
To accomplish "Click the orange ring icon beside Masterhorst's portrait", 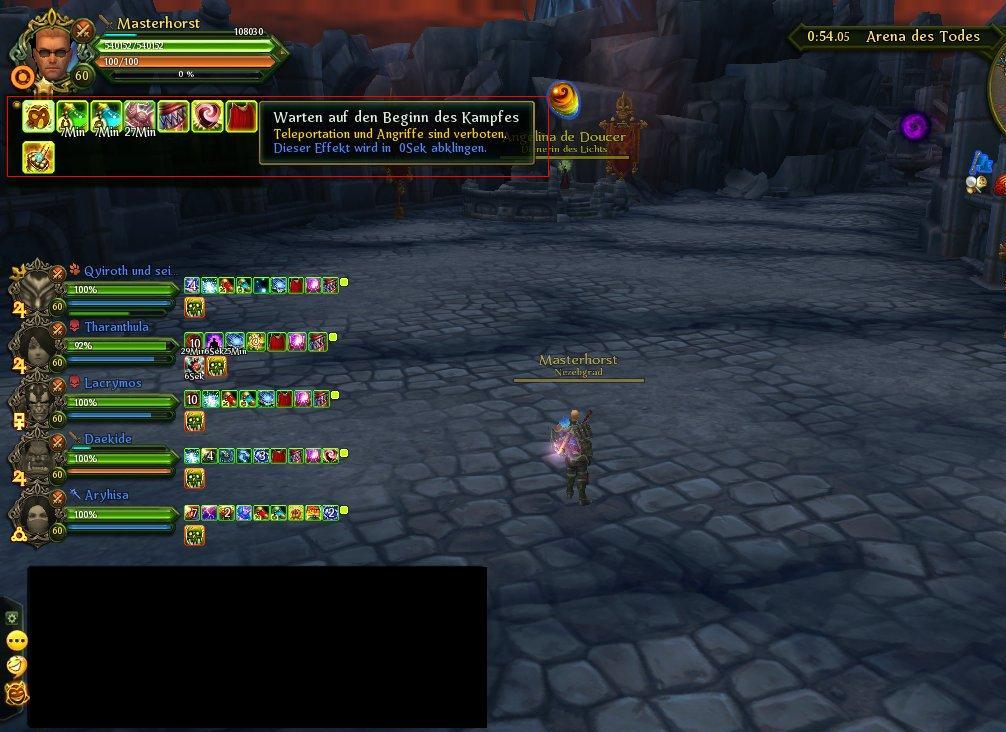I will 22,76.
